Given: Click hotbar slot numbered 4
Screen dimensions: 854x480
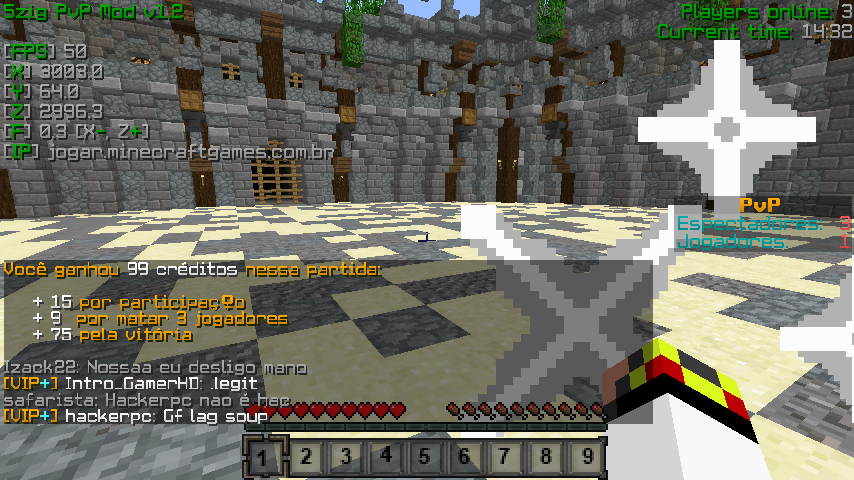Looking at the screenshot, I should [386, 458].
